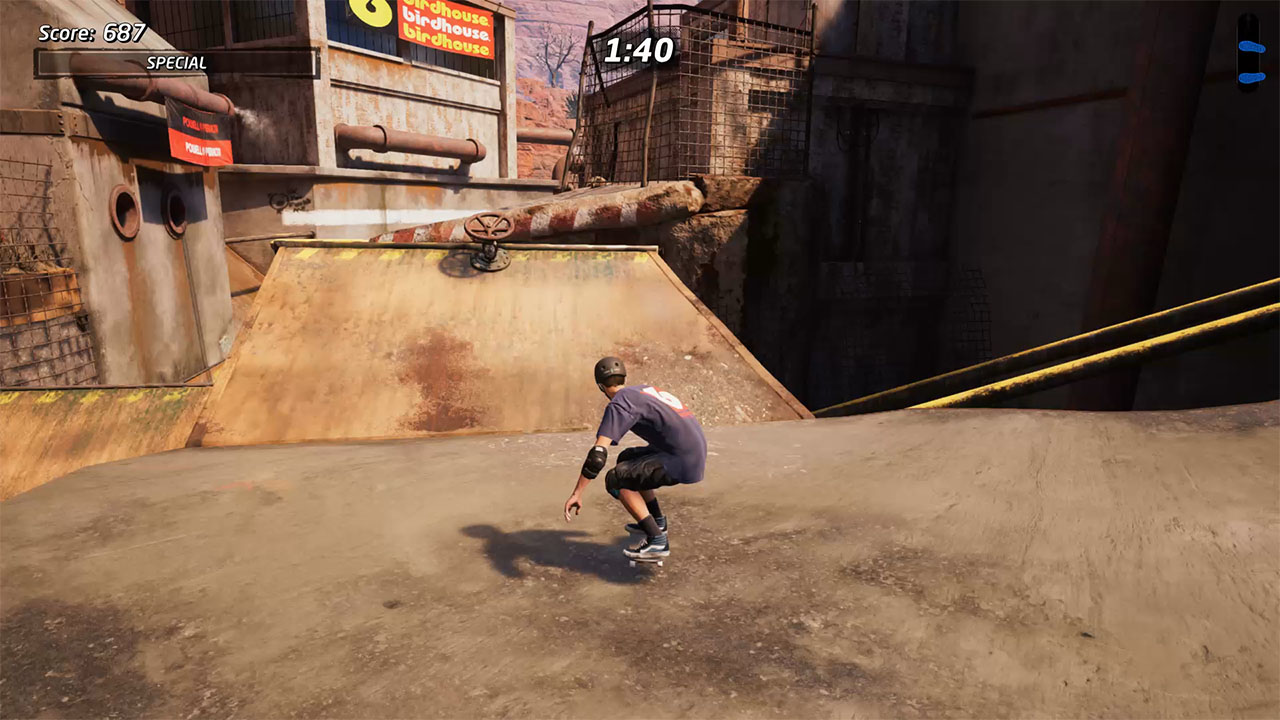Select the 1:40 timer display
Screen dimensions: 1280x720
click(639, 48)
